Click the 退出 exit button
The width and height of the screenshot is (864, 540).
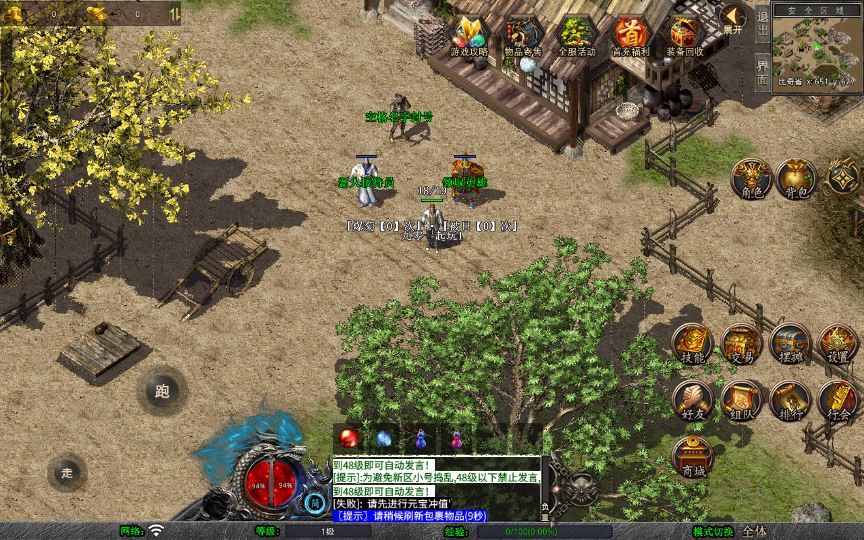762,27
